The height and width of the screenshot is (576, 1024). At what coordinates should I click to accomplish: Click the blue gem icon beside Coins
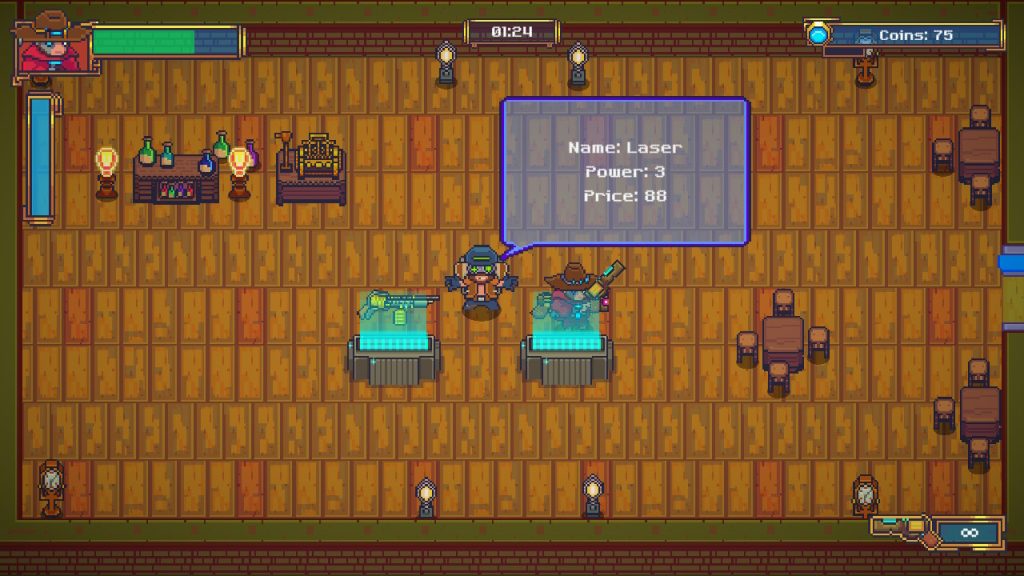pos(820,35)
